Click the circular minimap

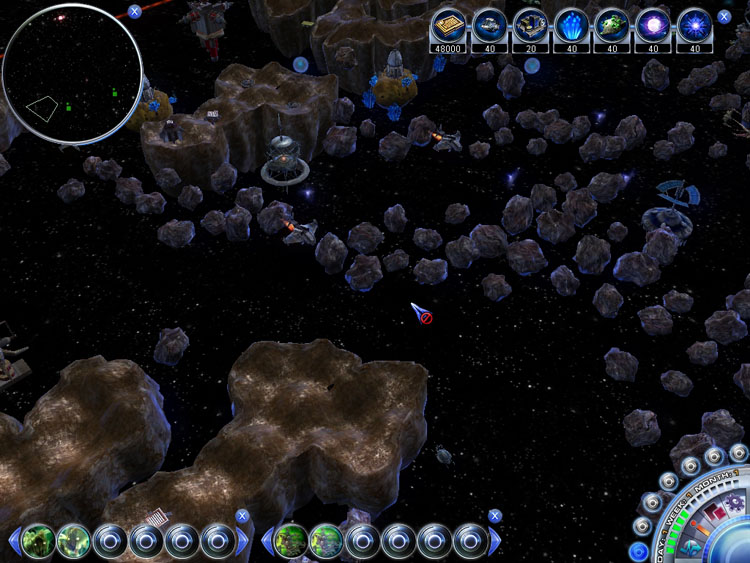70,74
